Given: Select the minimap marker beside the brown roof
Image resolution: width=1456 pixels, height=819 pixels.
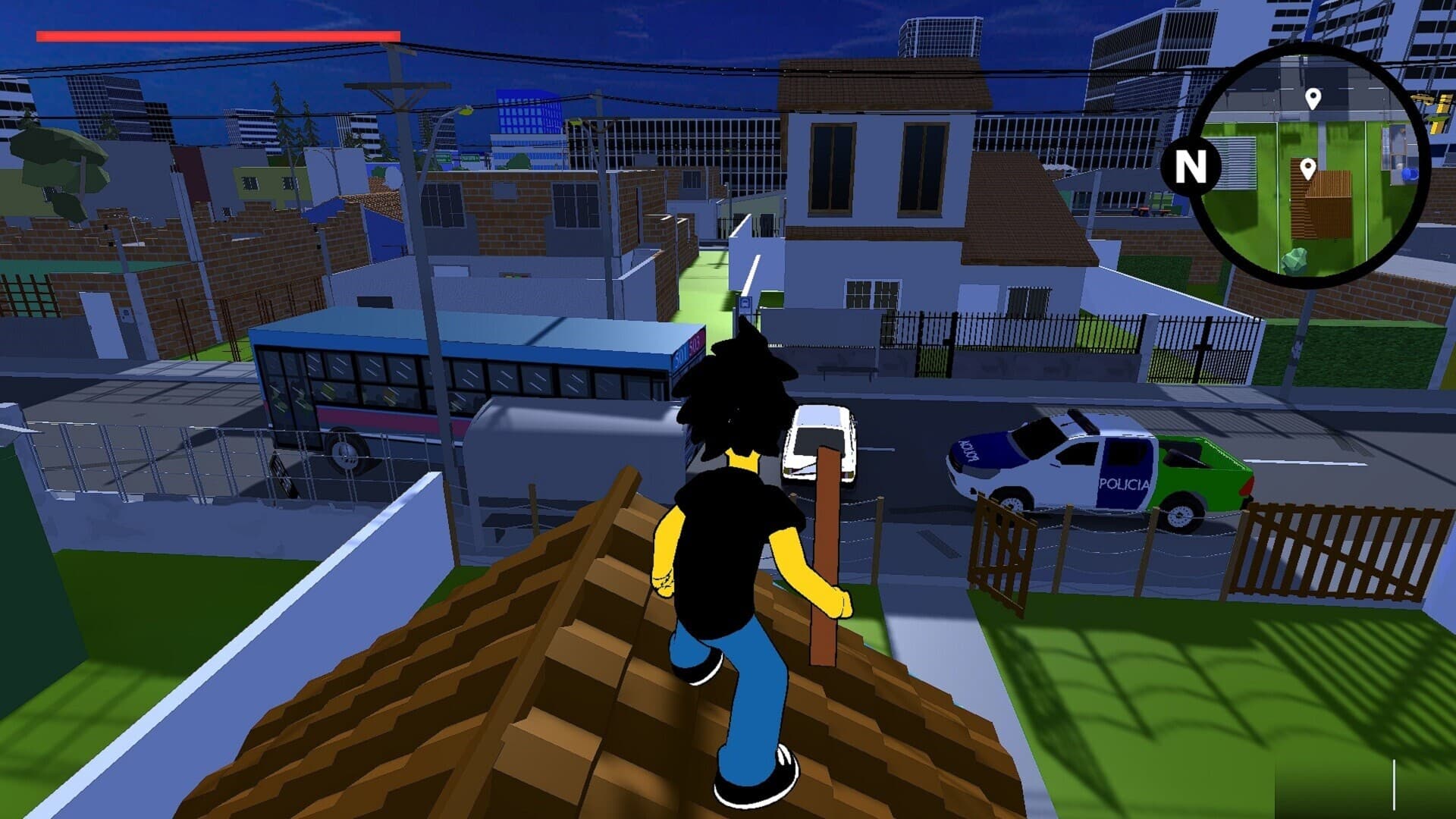Looking at the screenshot, I should (x=1307, y=168).
